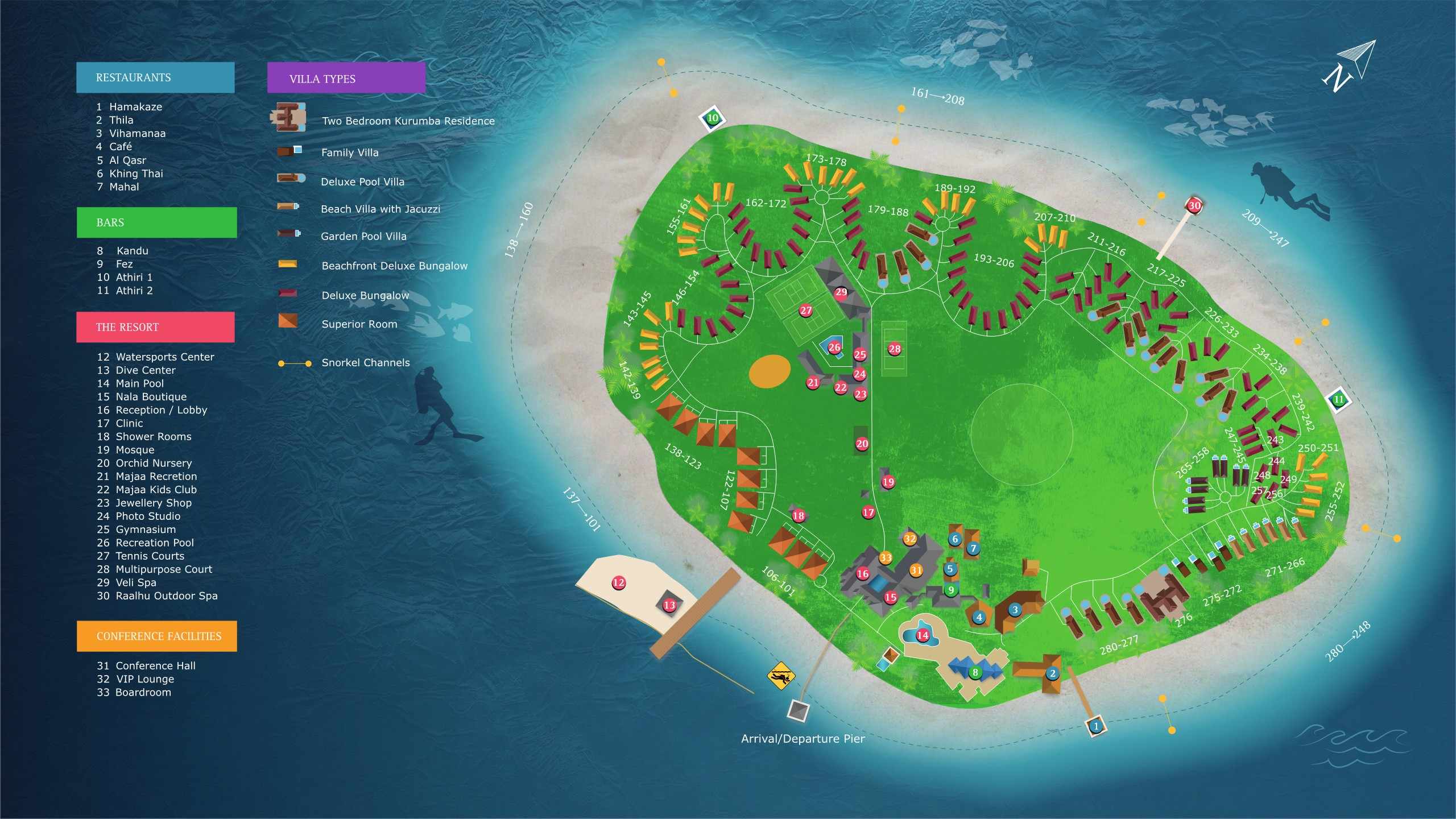
Task: Select the Arrival/Departure Pier label
Action: click(x=803, y=739)
